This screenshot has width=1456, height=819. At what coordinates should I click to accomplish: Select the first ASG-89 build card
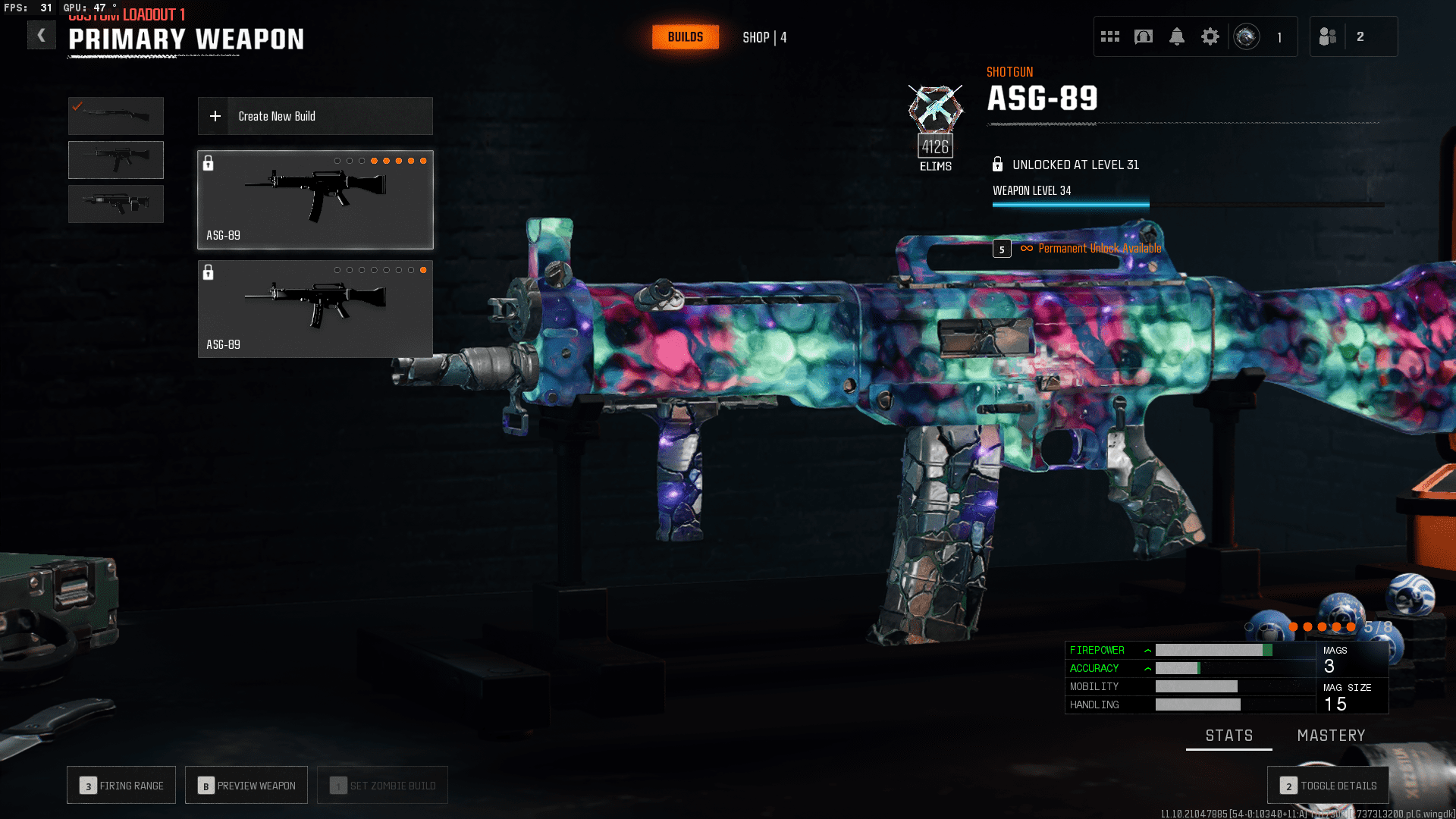[x=315, y=199]
